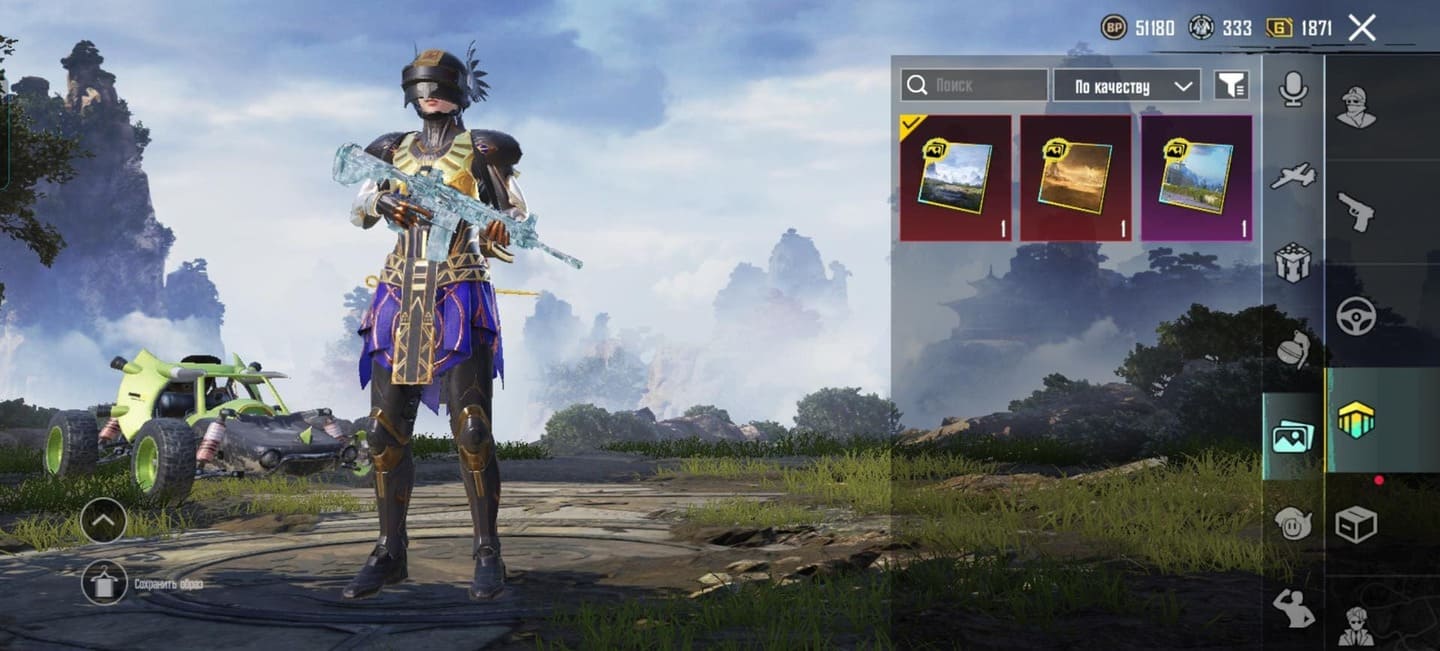Close the inventory screen with the X
This screenshot has width=1440, height=651.
[x=1362, y=28]
